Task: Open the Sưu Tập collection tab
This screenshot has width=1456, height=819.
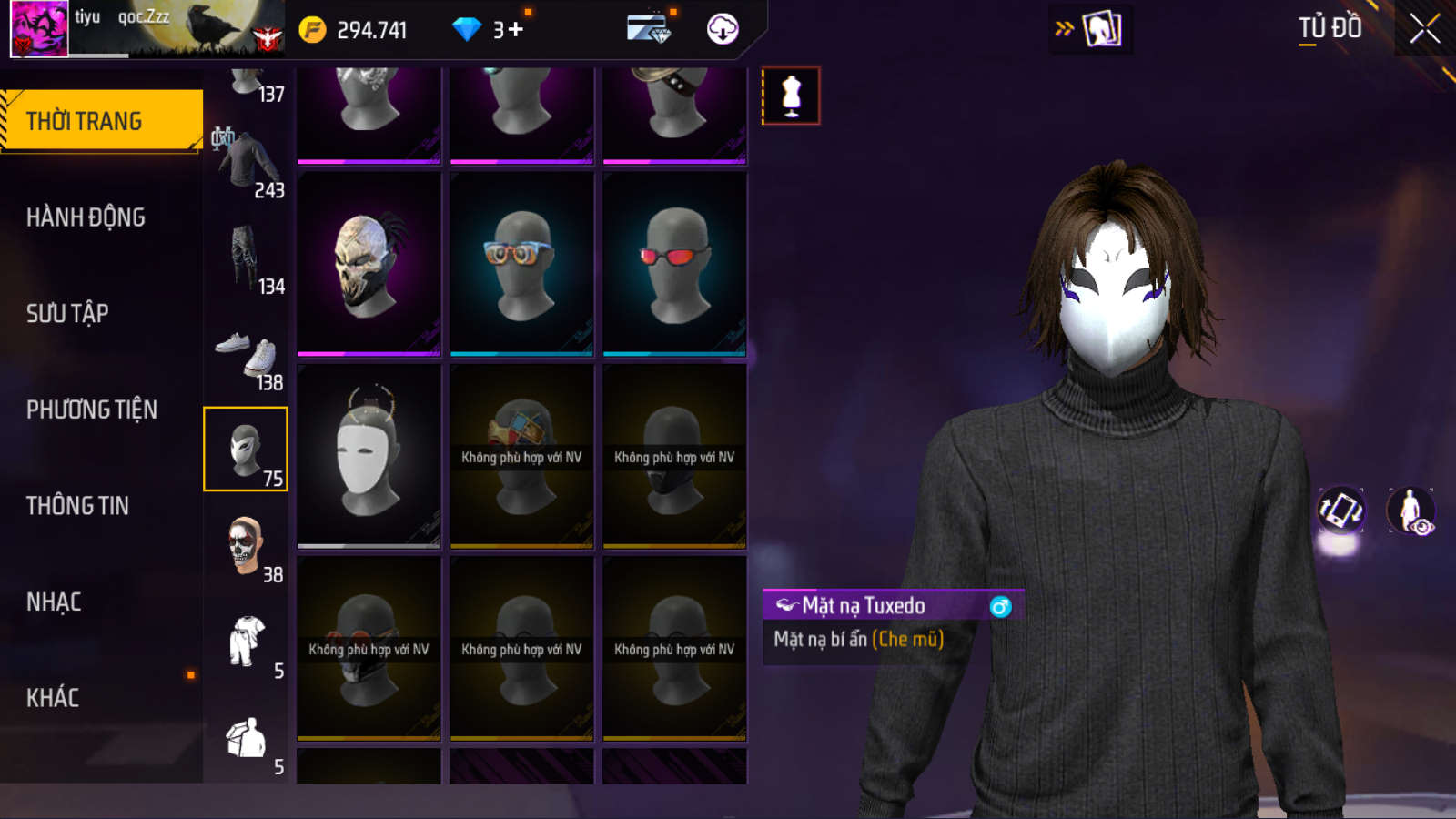Action: [x=67, y=314]
